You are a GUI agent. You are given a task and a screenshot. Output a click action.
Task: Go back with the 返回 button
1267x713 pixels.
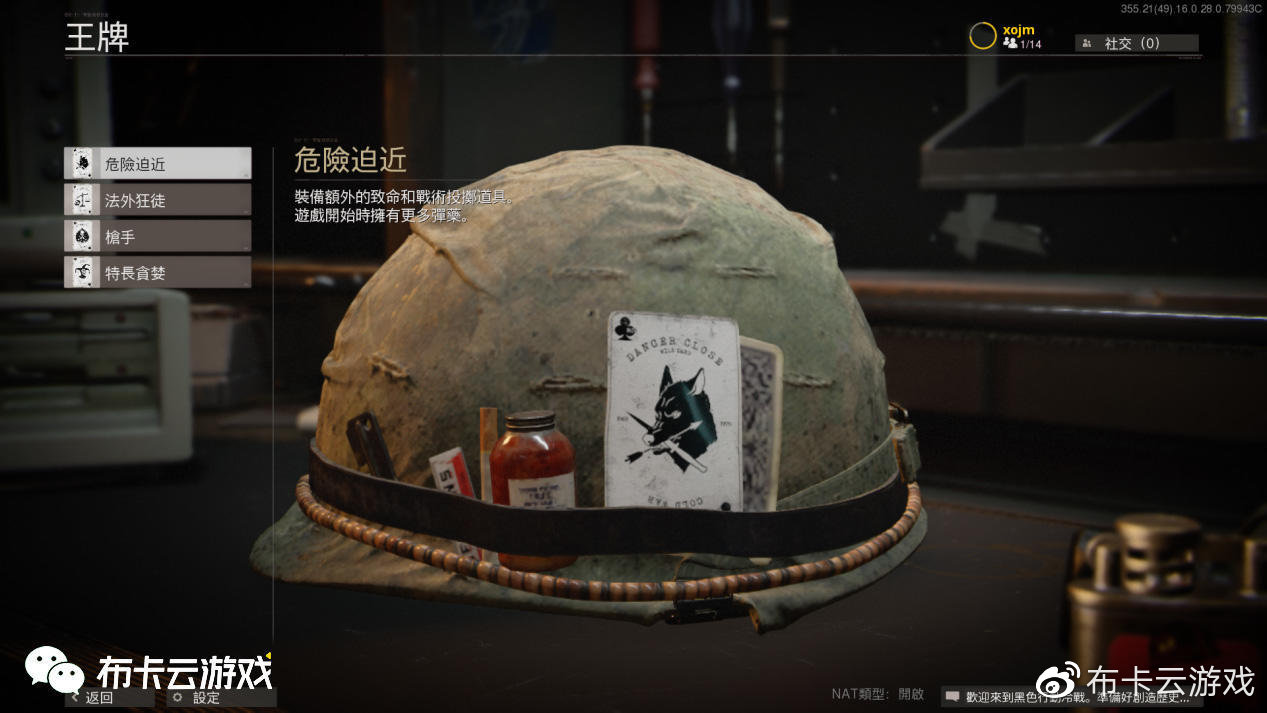100,698
